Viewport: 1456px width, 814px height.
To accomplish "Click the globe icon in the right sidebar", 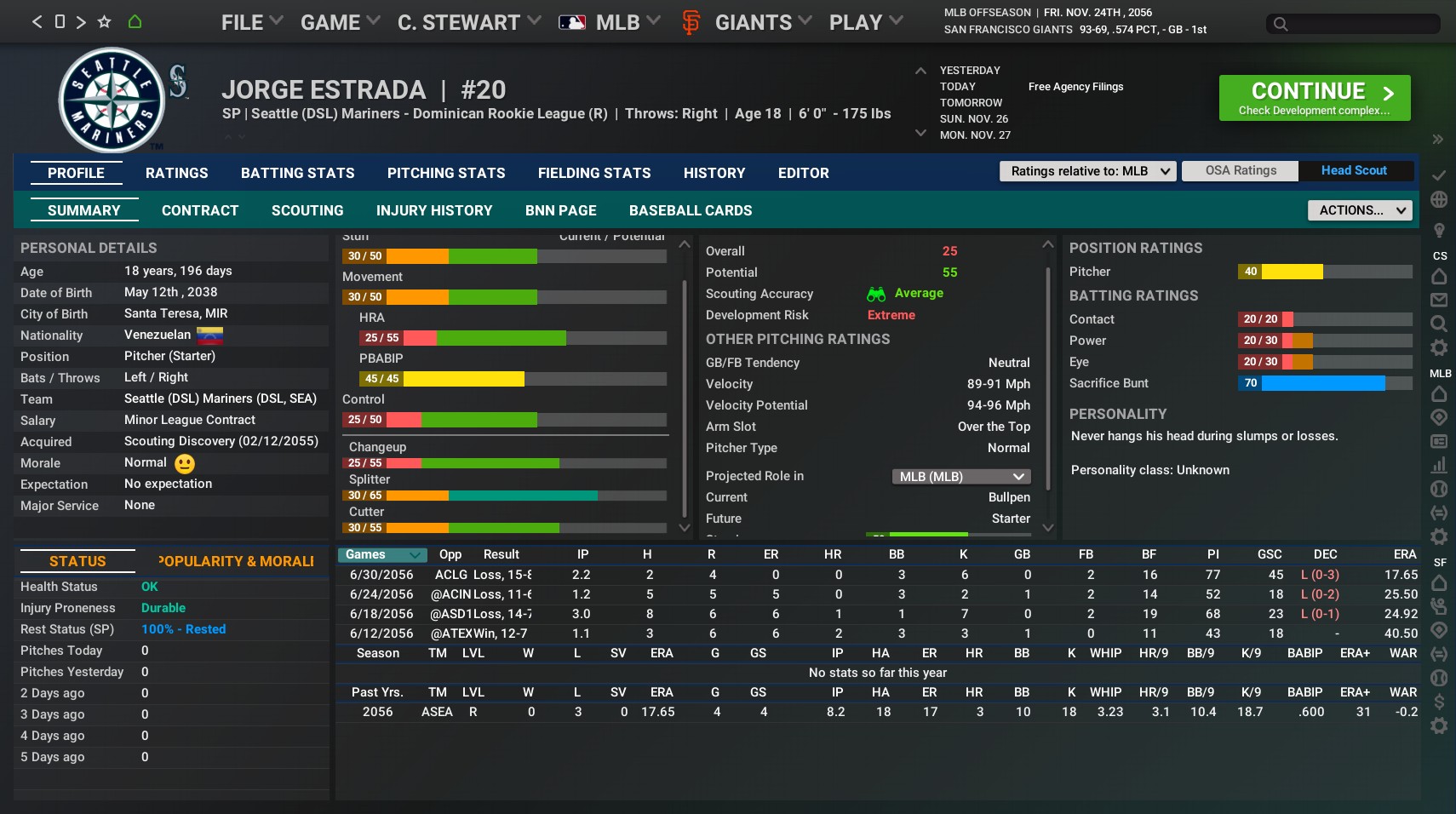I will click(1440, 198).
